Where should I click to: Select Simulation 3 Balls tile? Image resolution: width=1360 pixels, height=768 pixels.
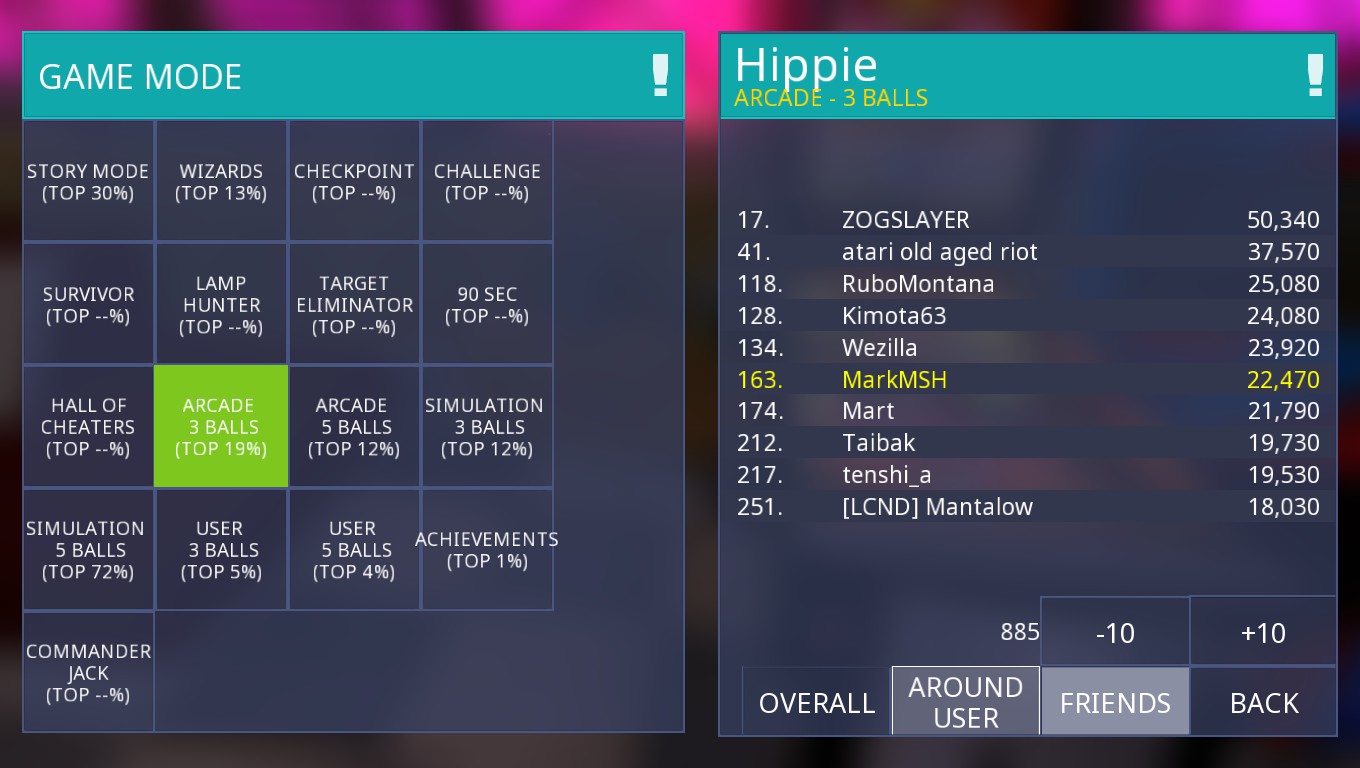[487, 427]
